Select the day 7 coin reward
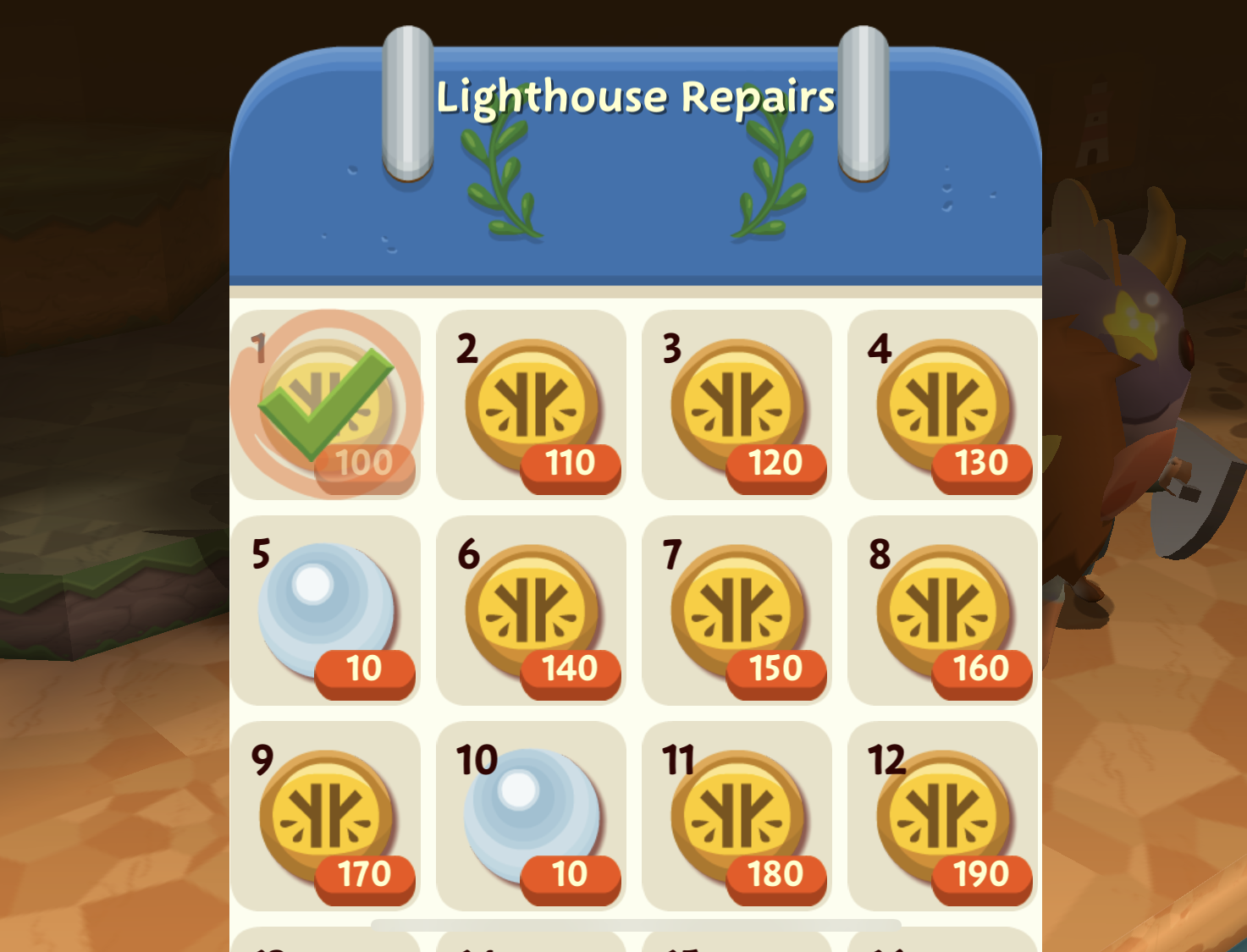 [x=737, y=612]
